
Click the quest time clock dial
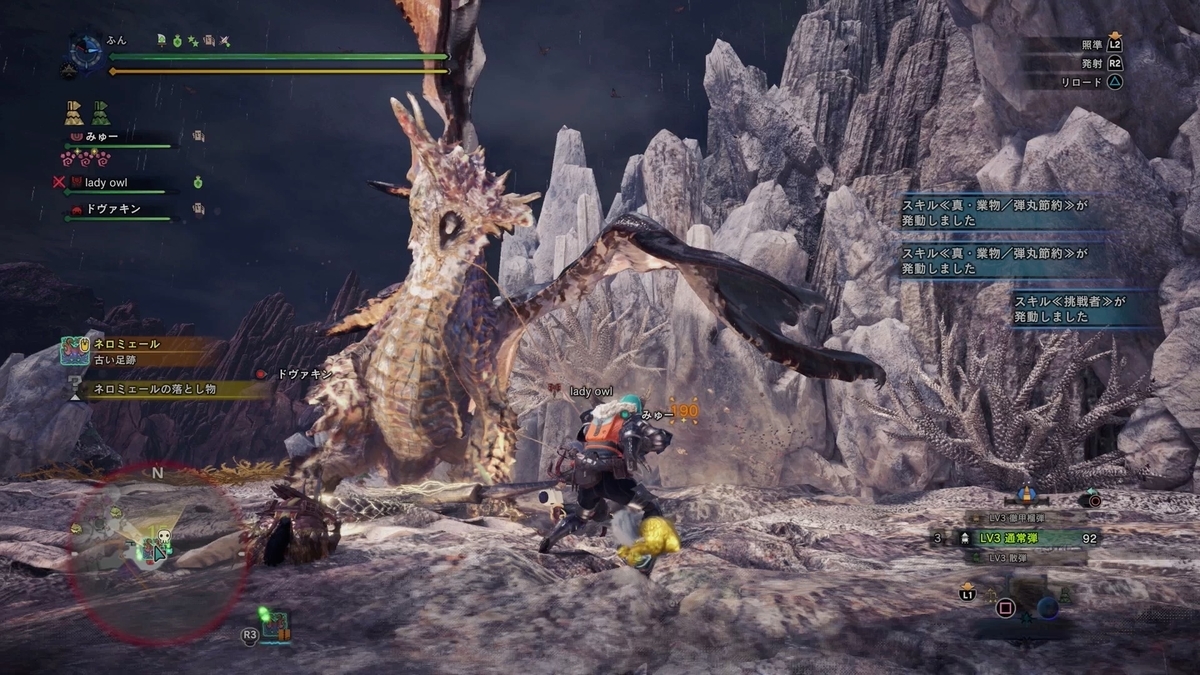click(x=86, y=50)
